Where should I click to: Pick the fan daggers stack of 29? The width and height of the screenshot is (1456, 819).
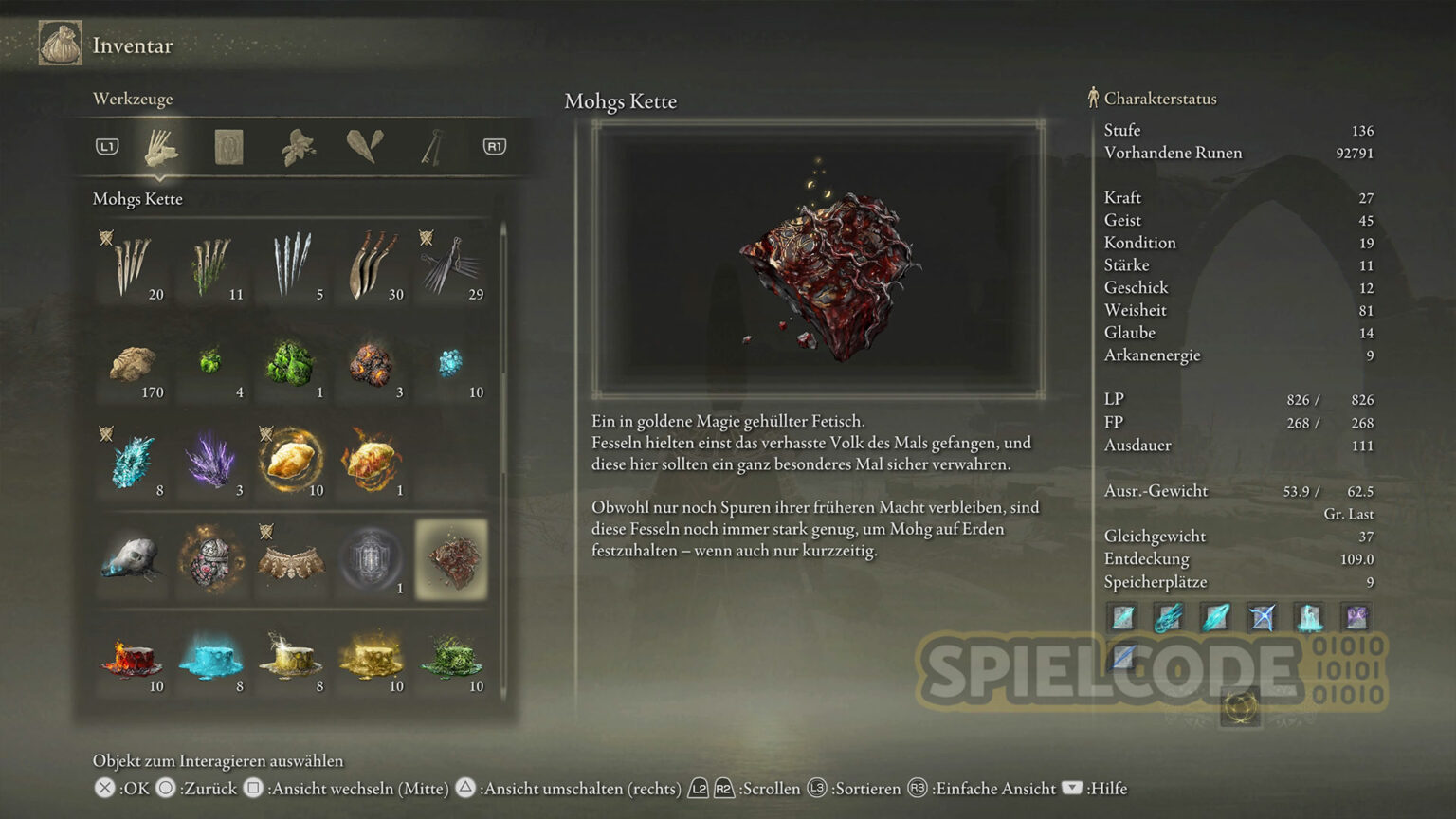point(450,266)
